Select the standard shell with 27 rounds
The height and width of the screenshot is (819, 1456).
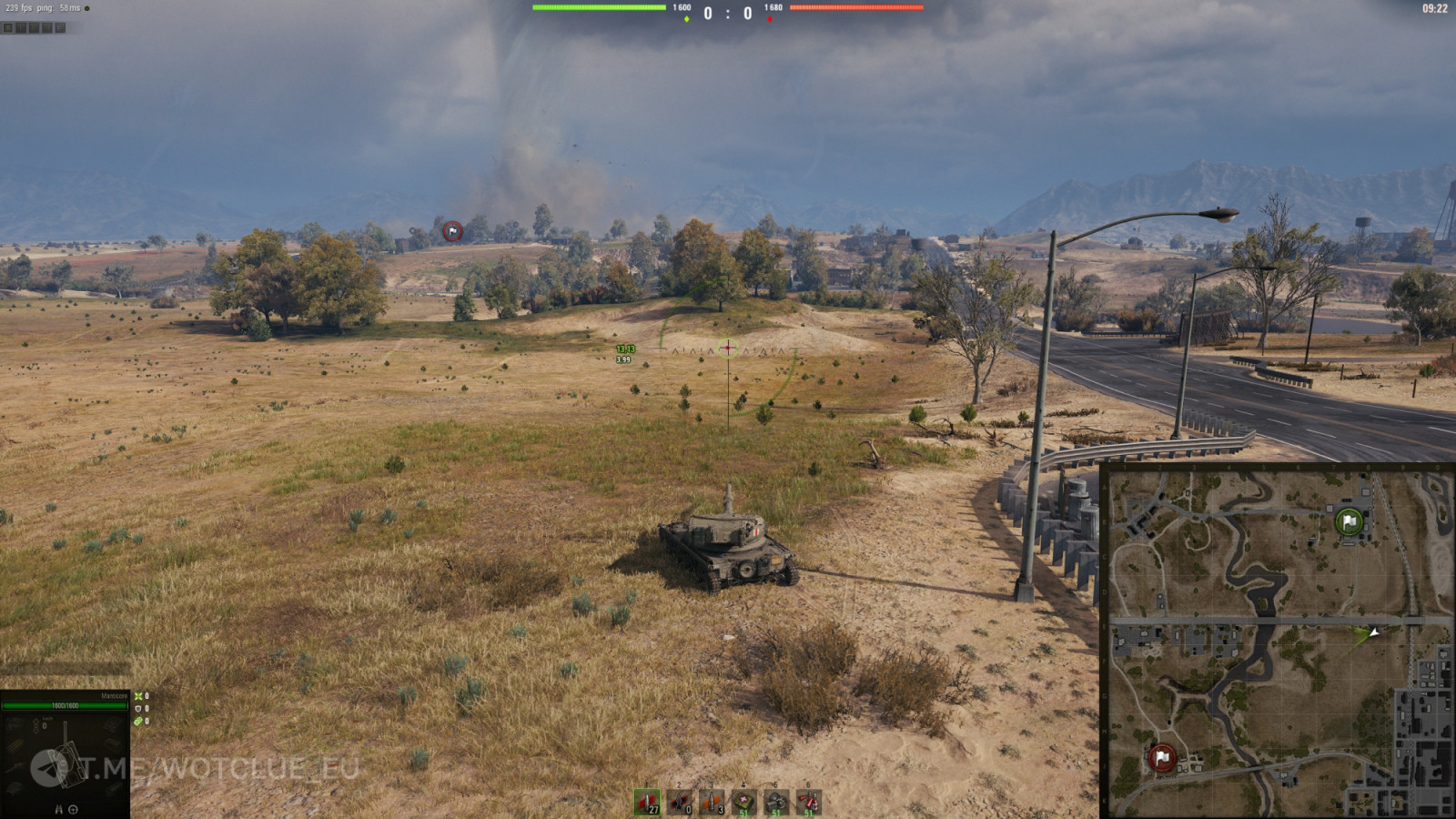pyautogui.click(x=647, y=802)
